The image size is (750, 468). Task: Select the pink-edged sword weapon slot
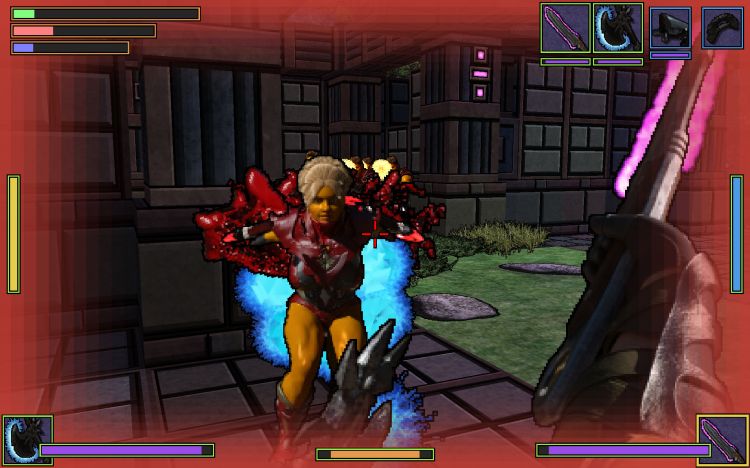tap(565, 28)
